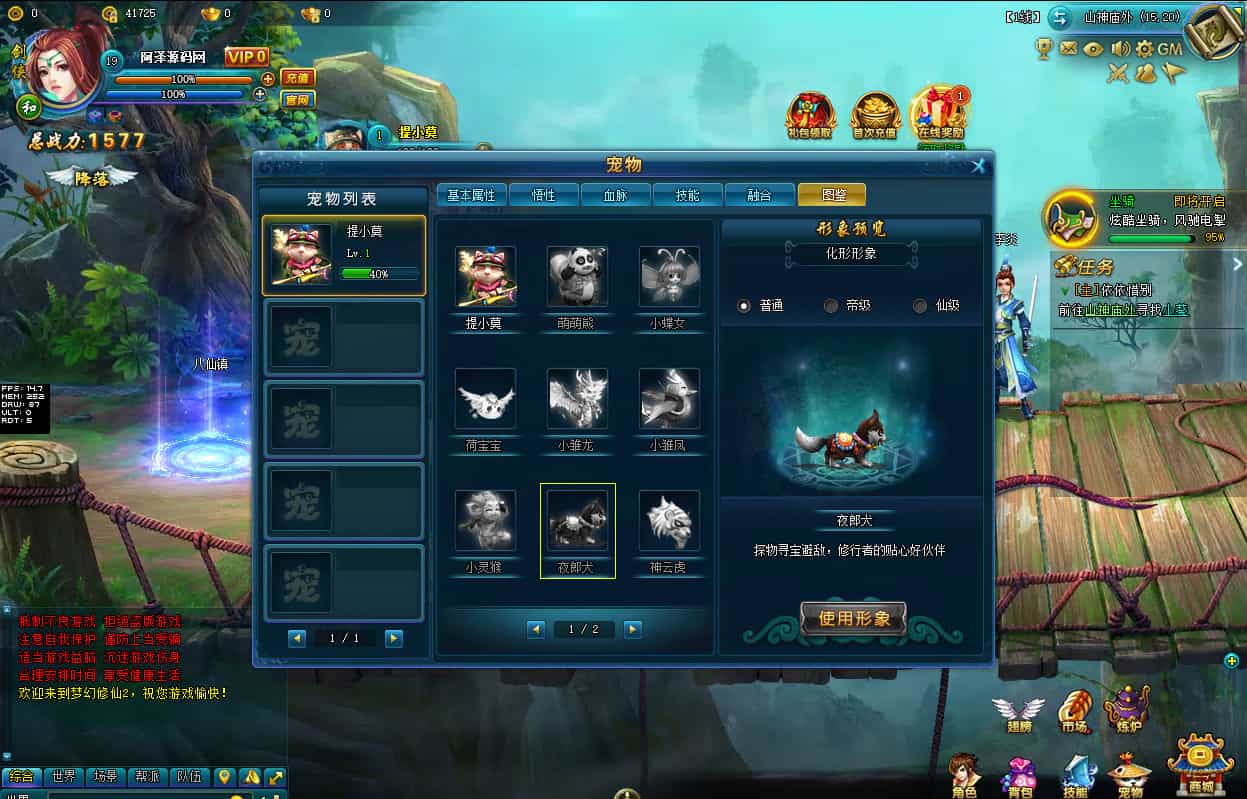Screen dimensions: 1247x799
Task: Close the 宠物 pet window
Action: tap(979, 165)
